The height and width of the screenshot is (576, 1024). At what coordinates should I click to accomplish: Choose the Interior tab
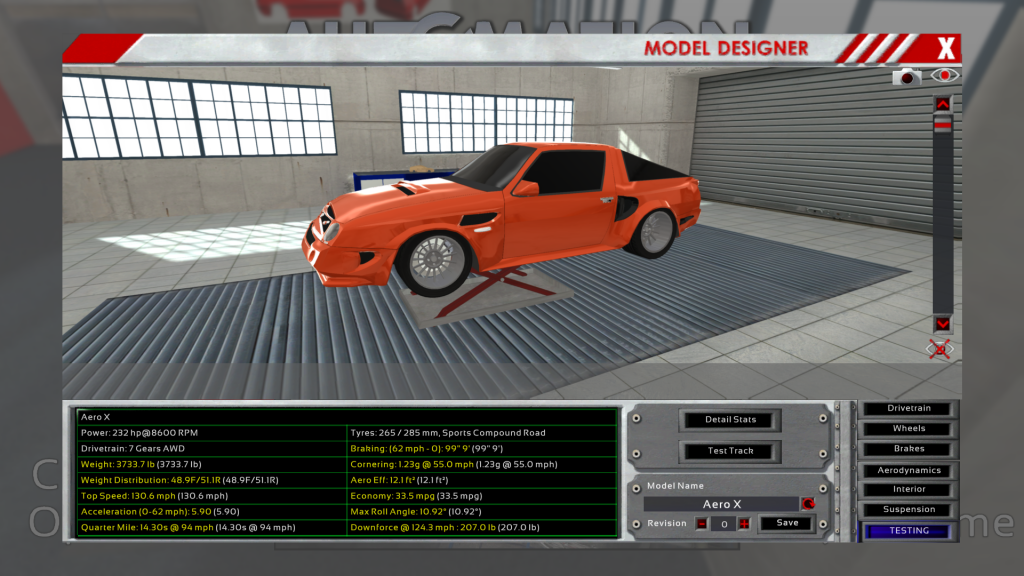tap(909, 490)
